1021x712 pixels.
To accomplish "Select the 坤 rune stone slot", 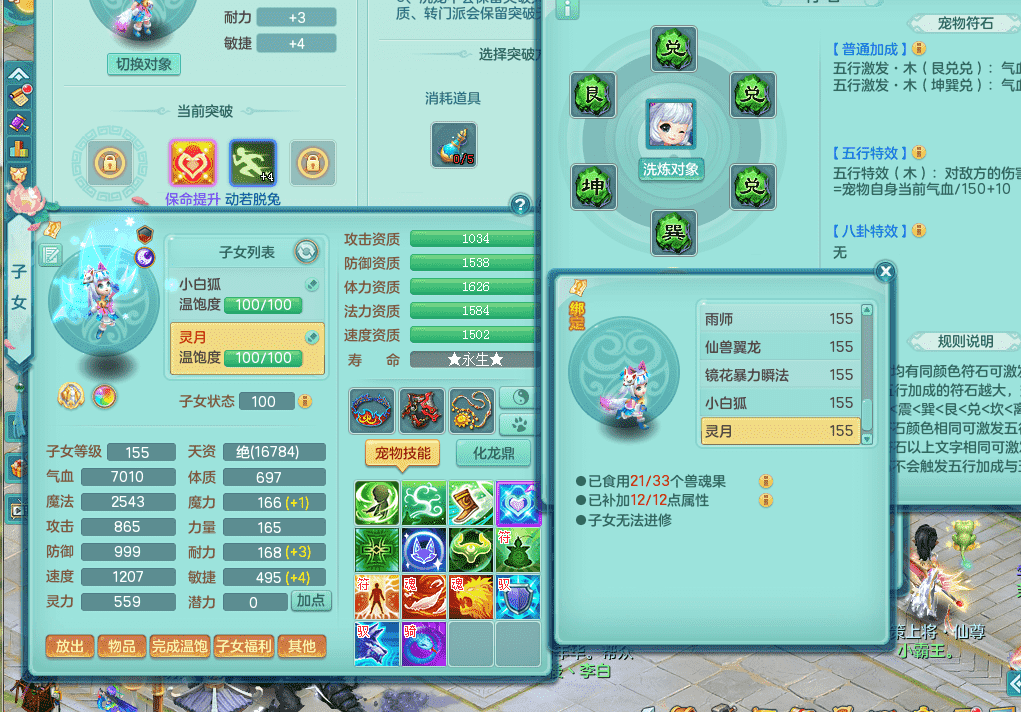I will coord(593,187).
